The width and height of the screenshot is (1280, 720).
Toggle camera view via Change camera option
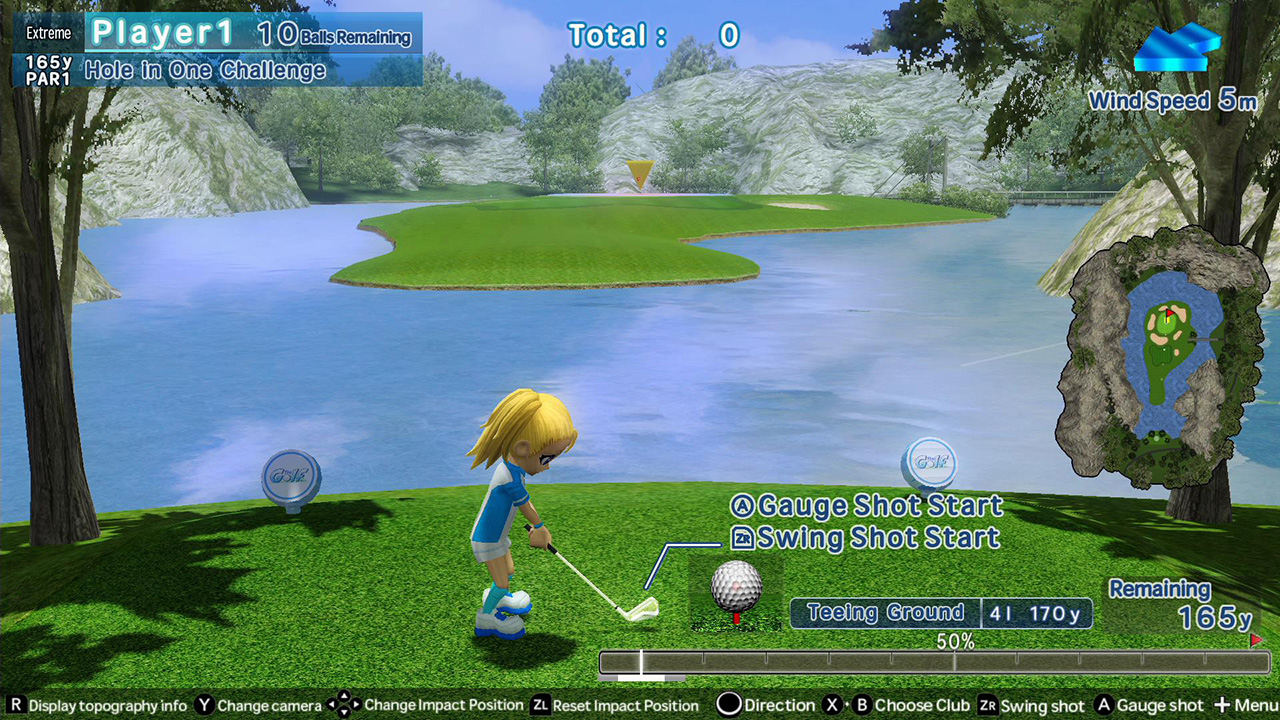pos(203,704)
